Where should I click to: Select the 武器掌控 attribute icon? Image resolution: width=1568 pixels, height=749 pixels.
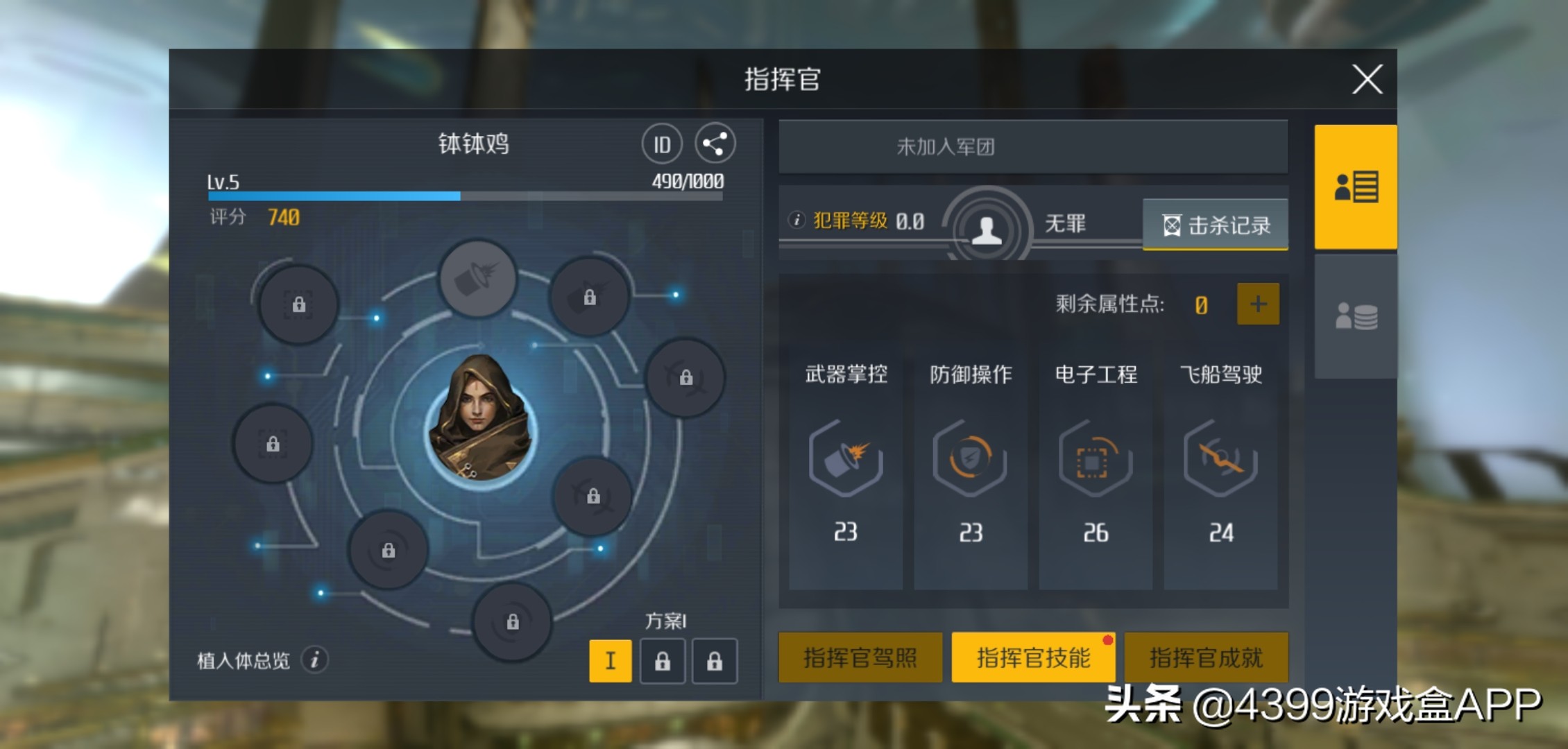point(845,458)
